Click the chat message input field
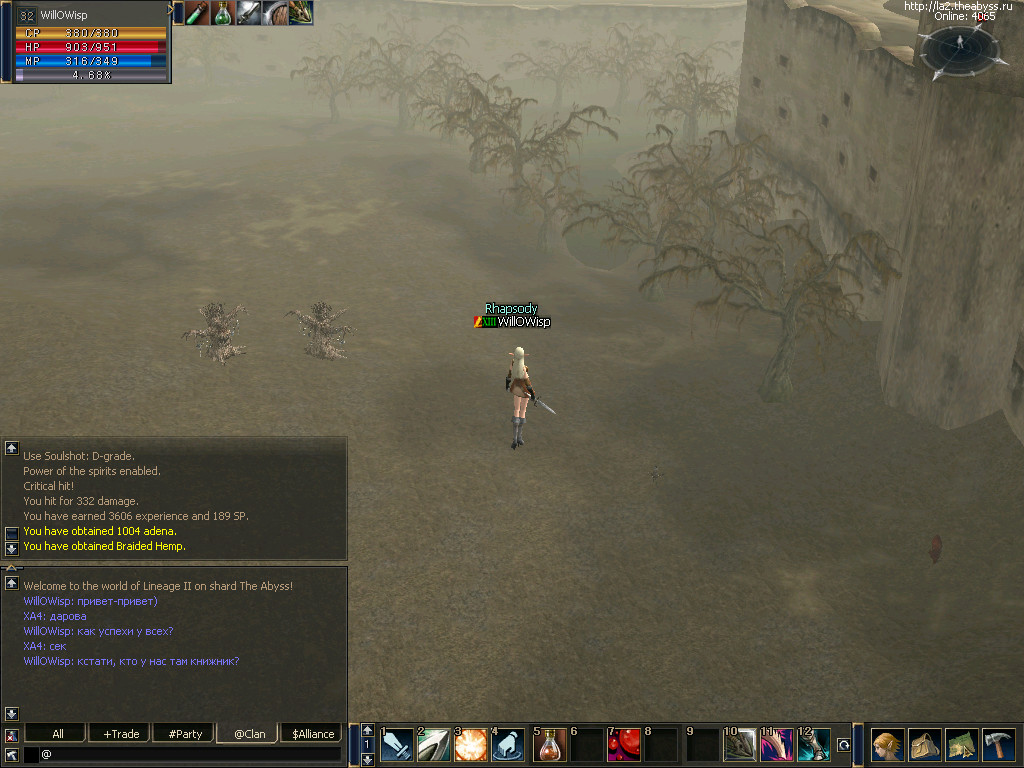This screenshot has height=768, width=1024. 190,754
